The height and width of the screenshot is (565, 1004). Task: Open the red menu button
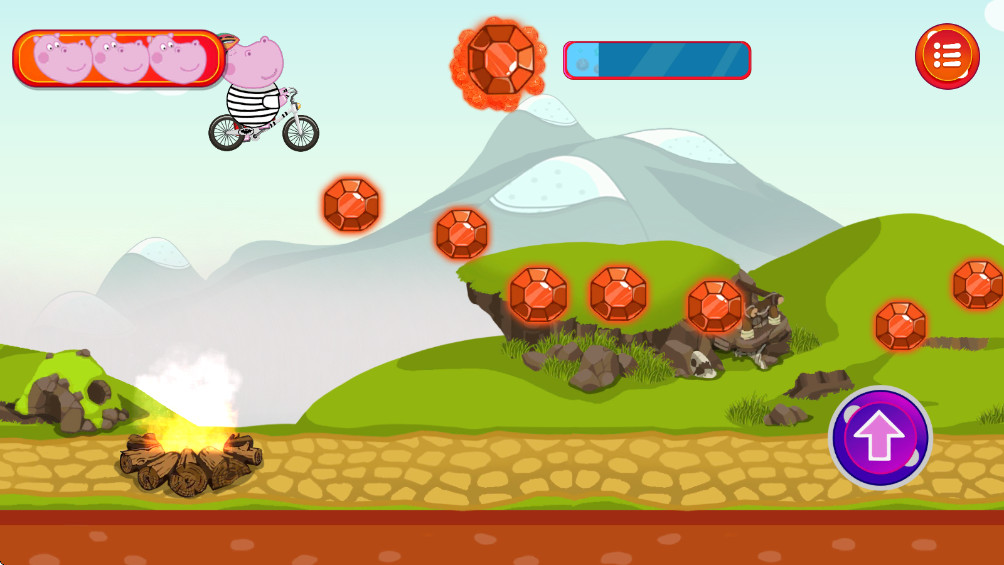click(x=946, y=56)
